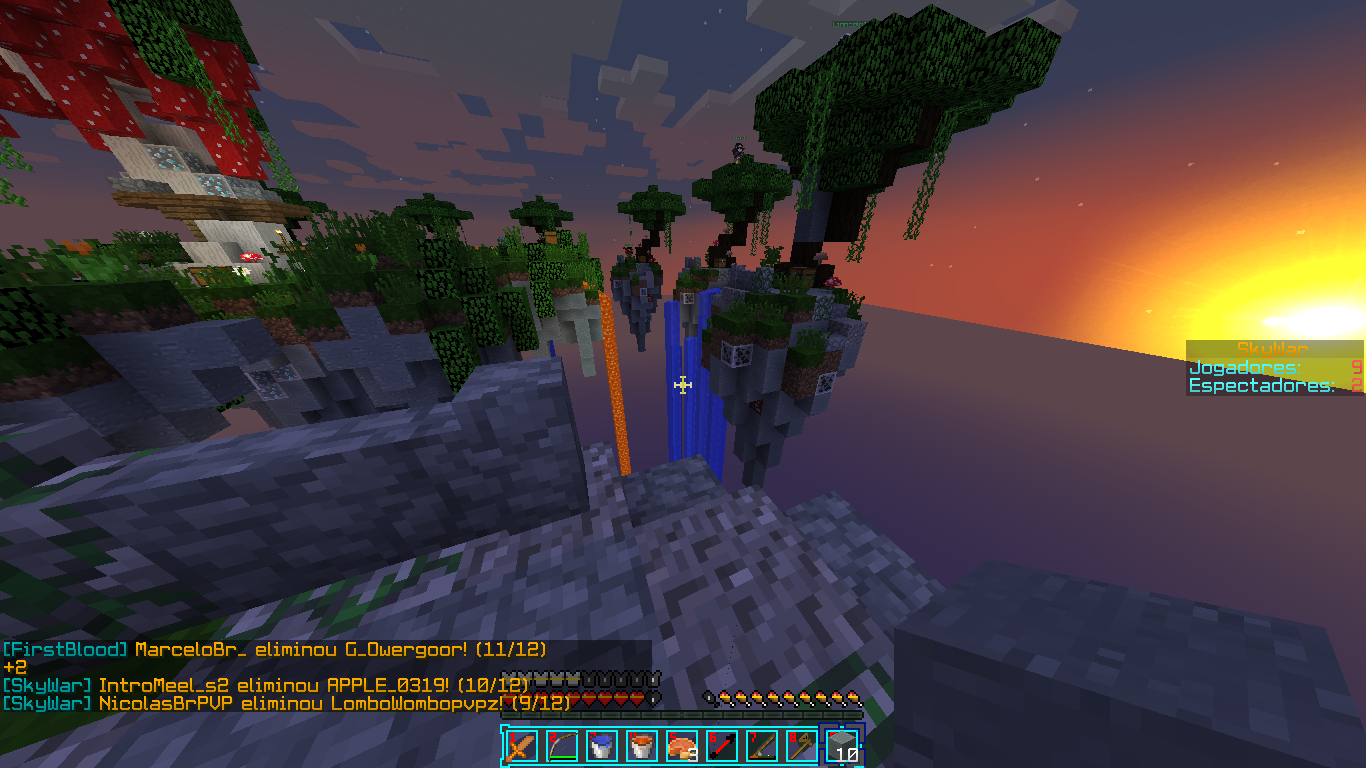1366x768 pixels.
Task: Select the bow in the hotbar
Action: point(561,746)
